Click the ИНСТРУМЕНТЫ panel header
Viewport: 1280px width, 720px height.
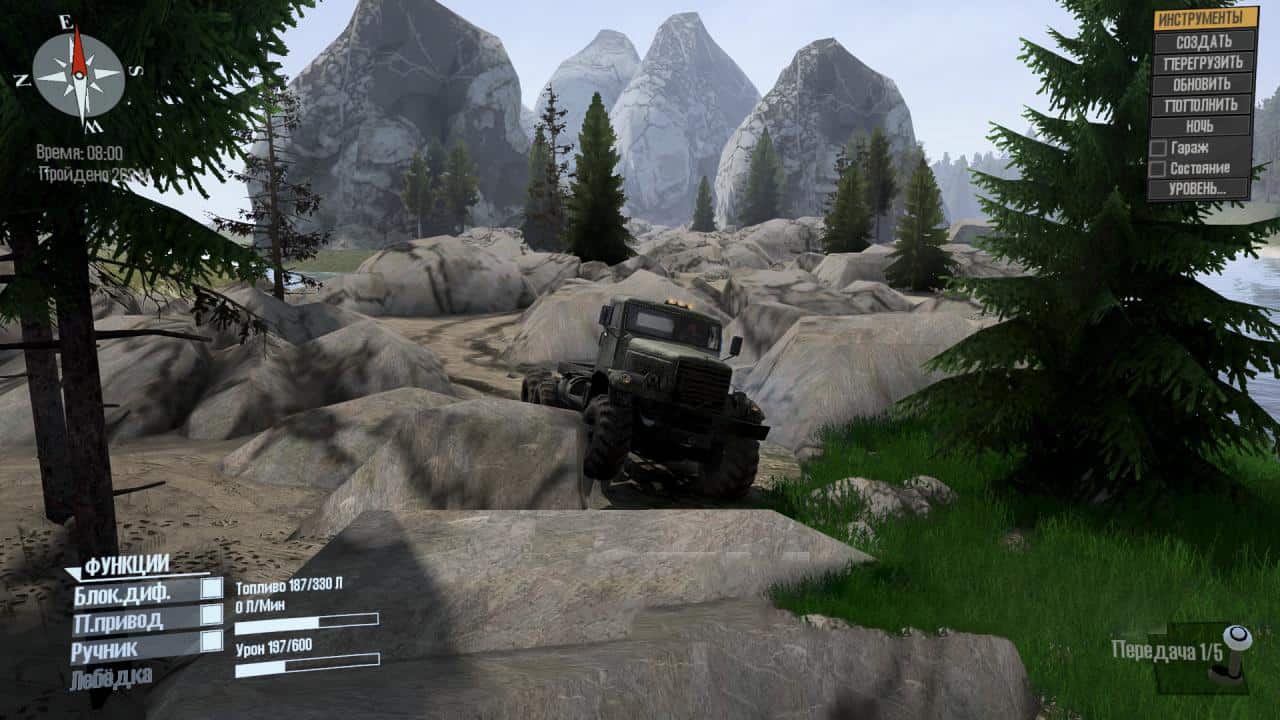pyautogui.click(x=1205, y=18)
